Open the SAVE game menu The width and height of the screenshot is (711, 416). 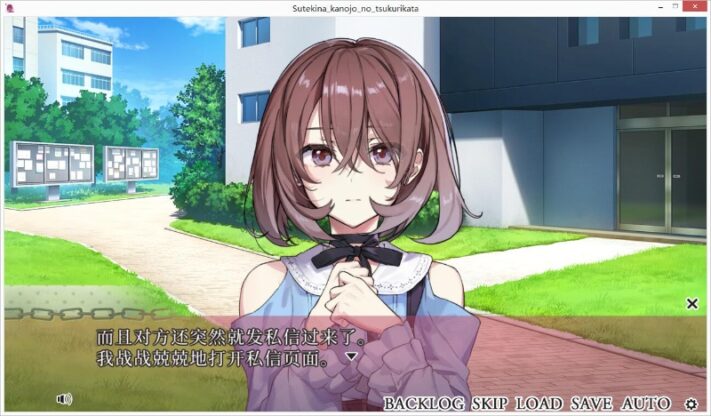(x=592, y=404)
